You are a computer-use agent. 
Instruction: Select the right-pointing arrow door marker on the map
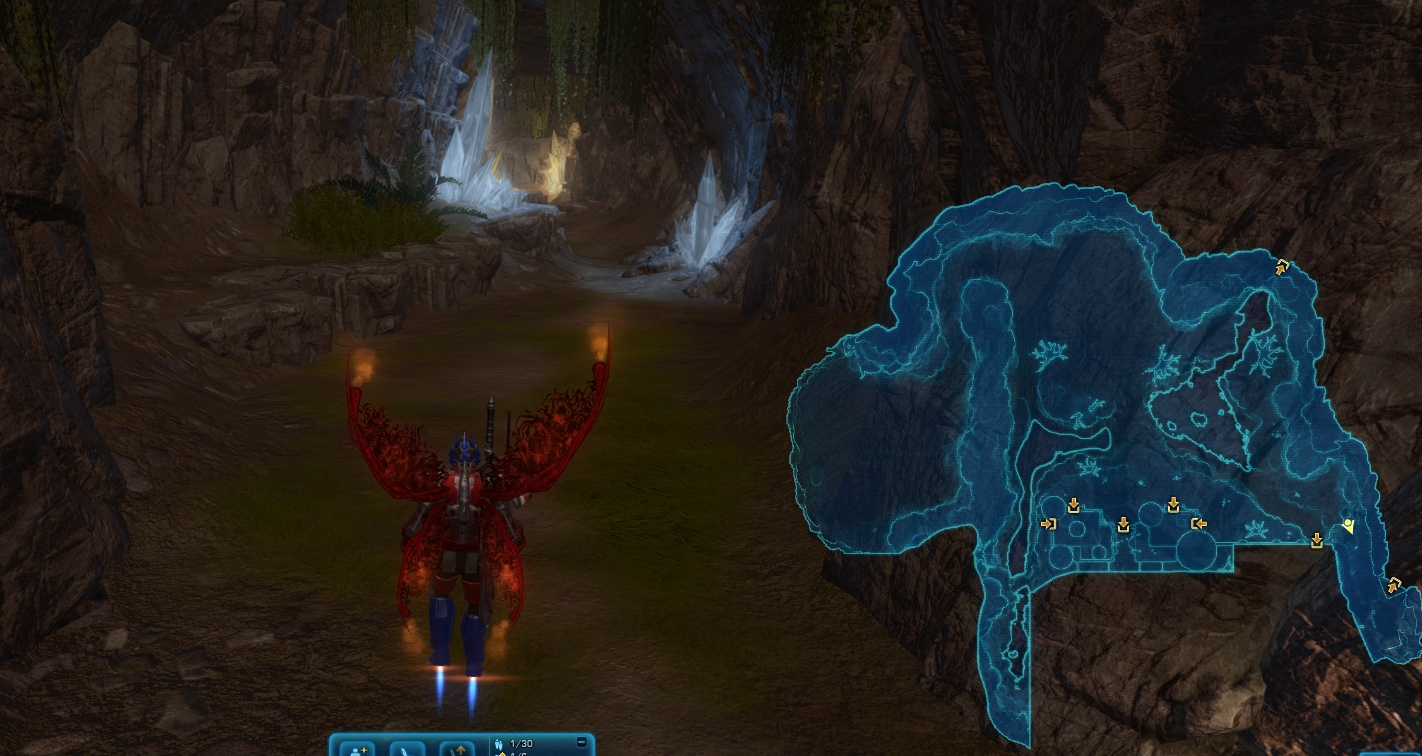pos(1048,524)
